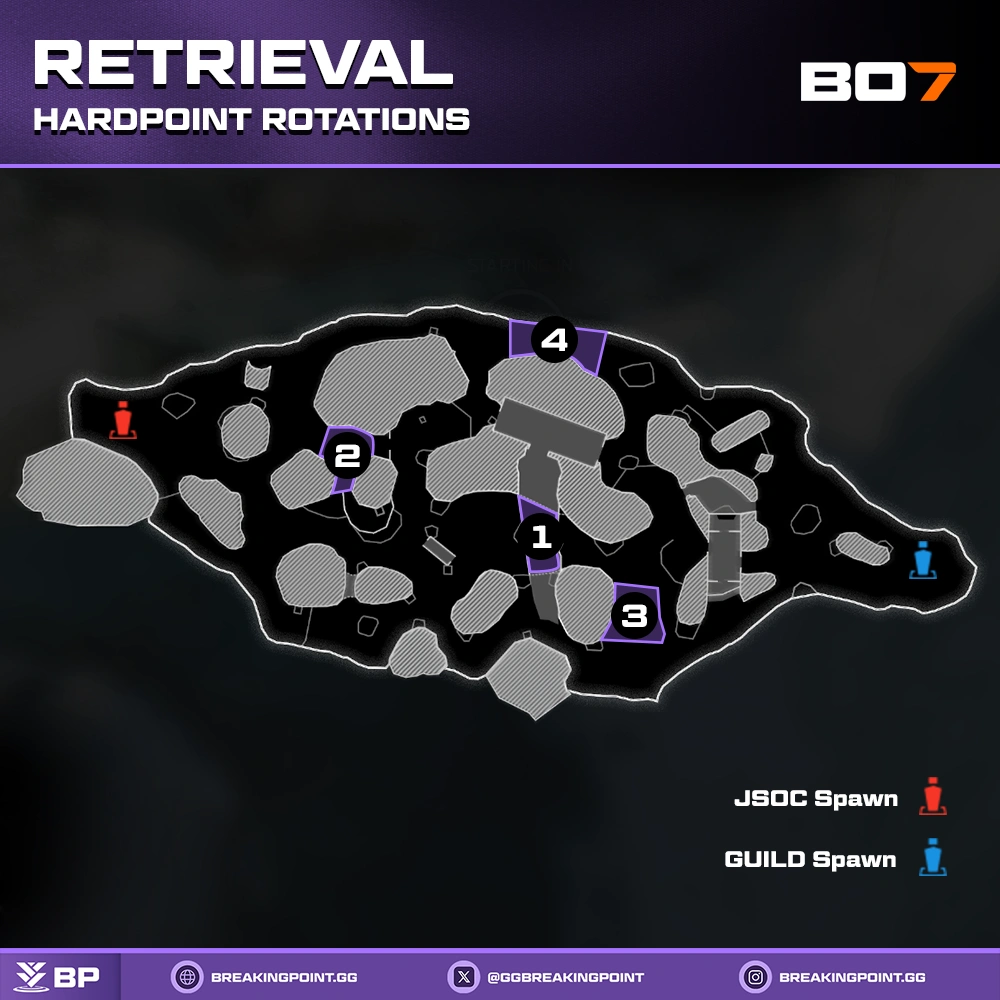This screenshot has width=1000, height=1000.
Task: Click the BP logo in the footer
Action: tap(59, 977)
